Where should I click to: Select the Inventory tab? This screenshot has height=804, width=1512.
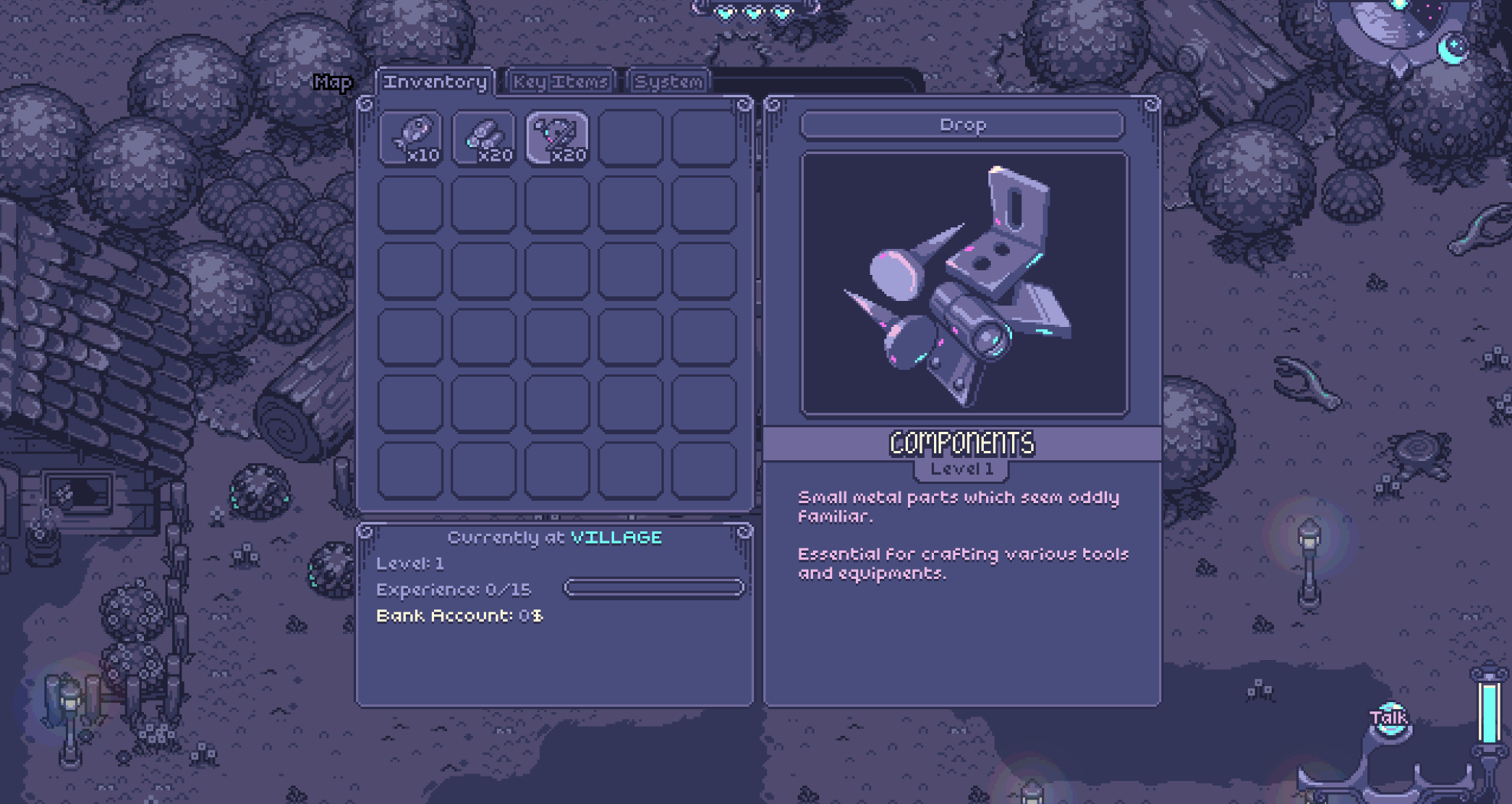435,82
